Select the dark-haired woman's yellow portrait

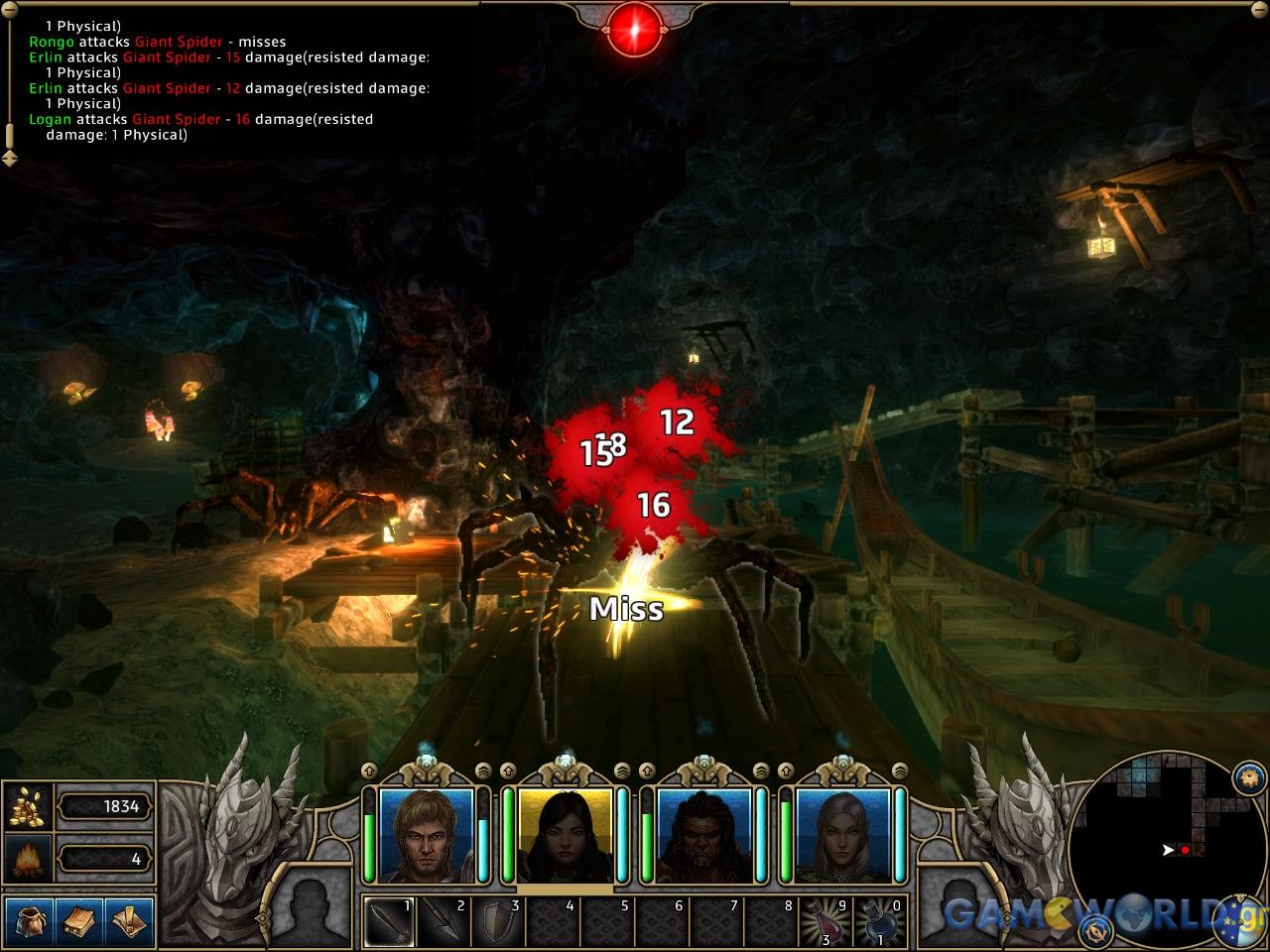(565, 835)
